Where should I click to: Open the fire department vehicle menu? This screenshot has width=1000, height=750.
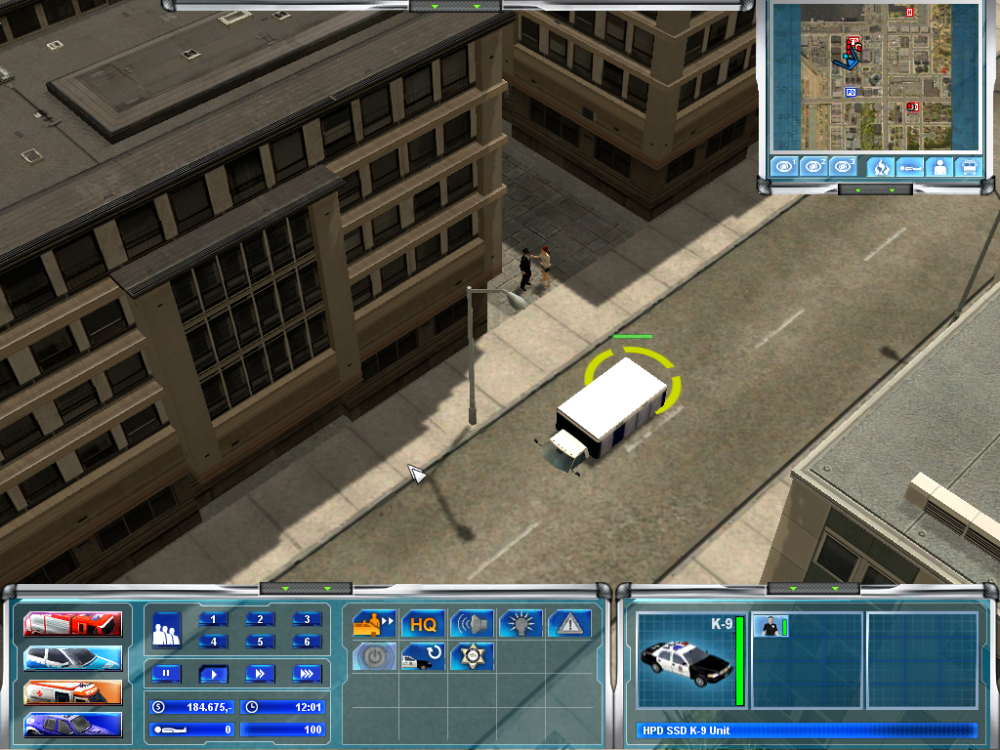tap(73, 625)
